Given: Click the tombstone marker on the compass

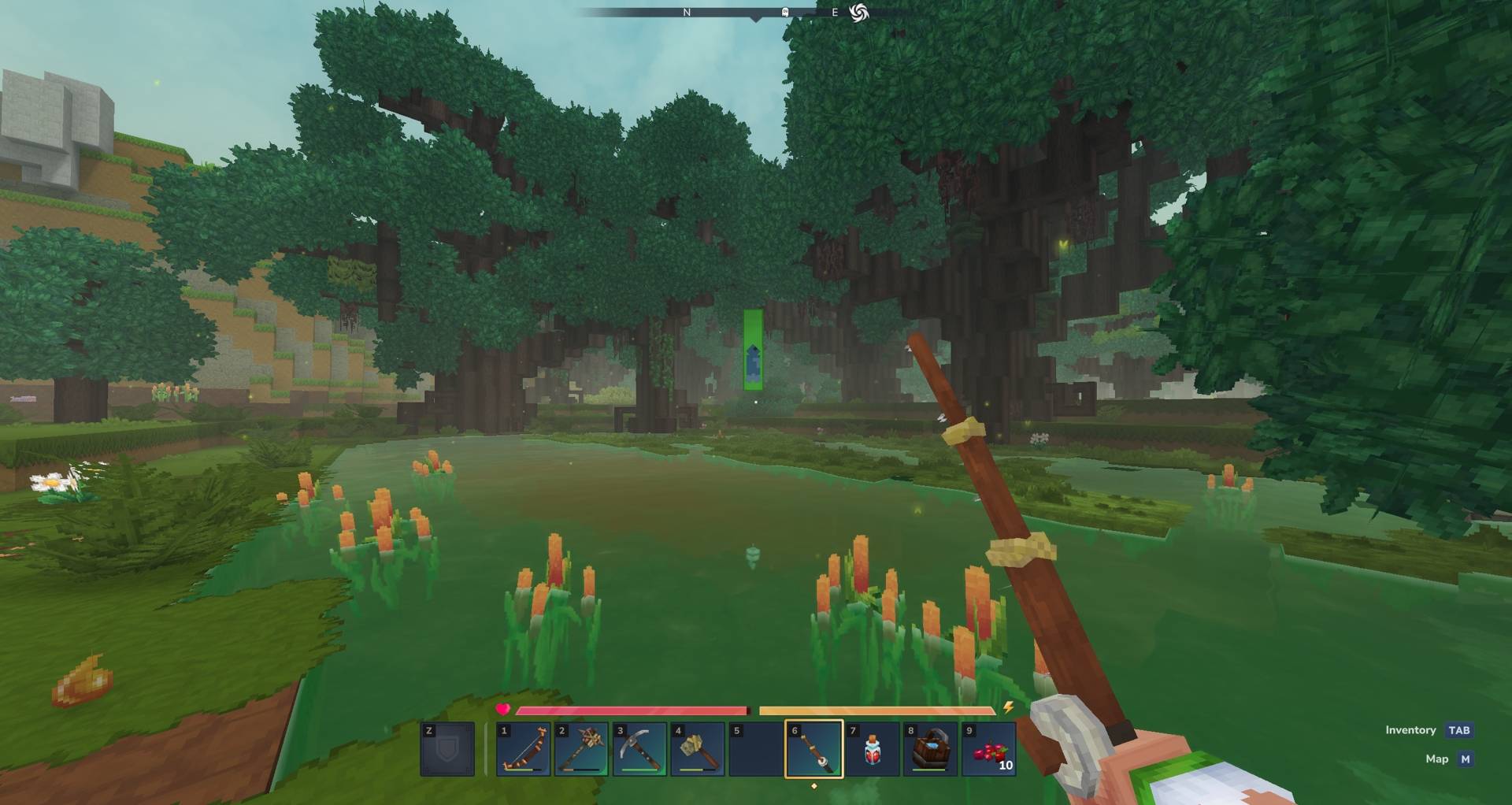Looking at the screenshot, I should click(x=785, y=13).
